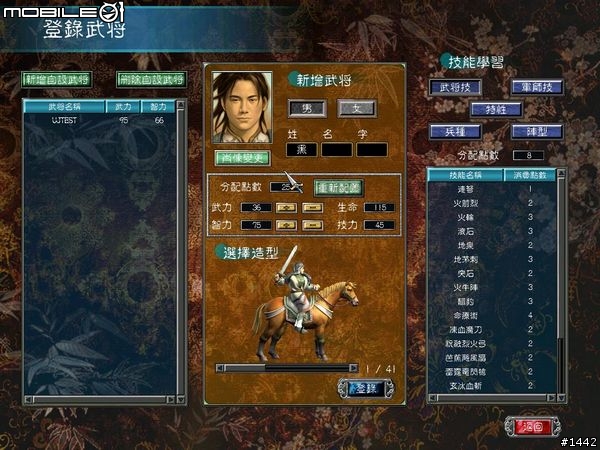This screenshot has width=600, height=450.
Task: Switch to the 兵種 troop type category
Action: [451, 131]
